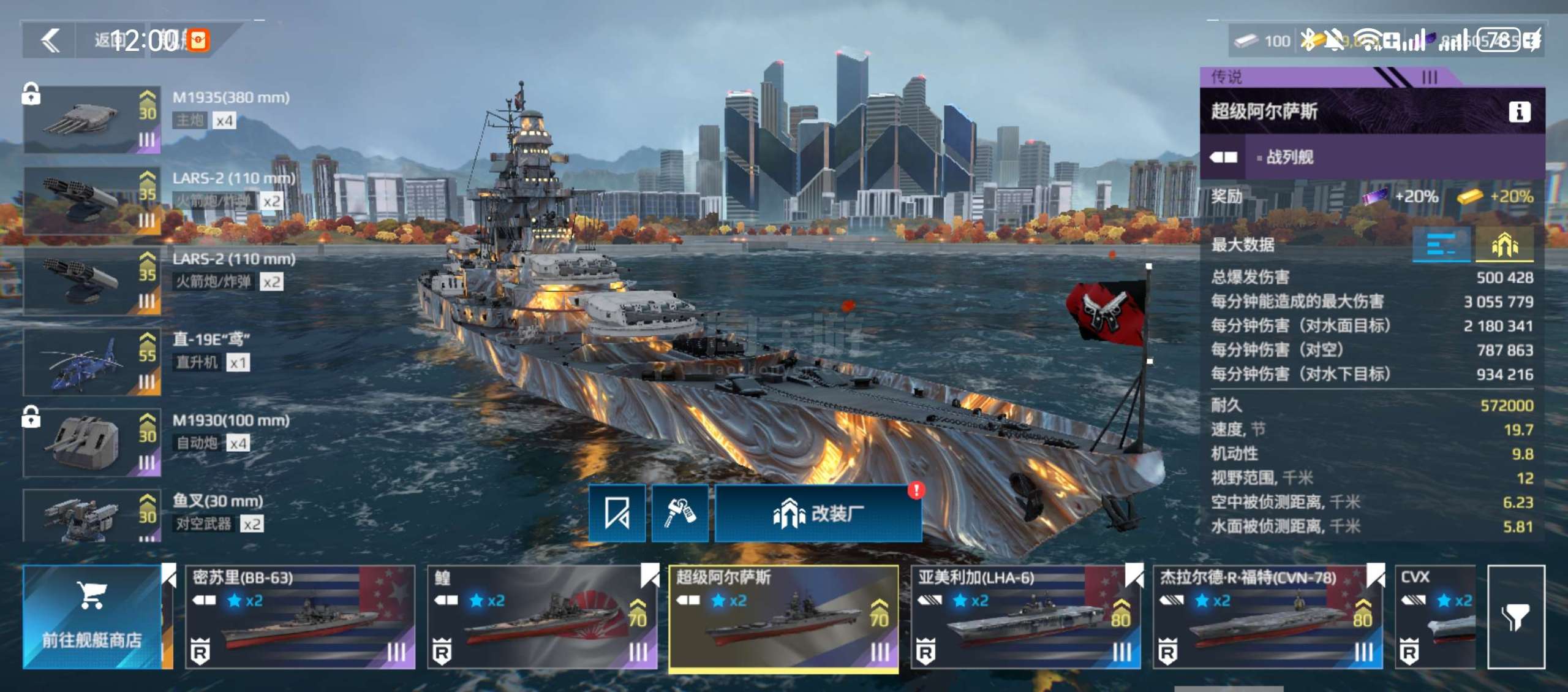Select the M1935 (380 mm) main gun slot

(92, 120)
